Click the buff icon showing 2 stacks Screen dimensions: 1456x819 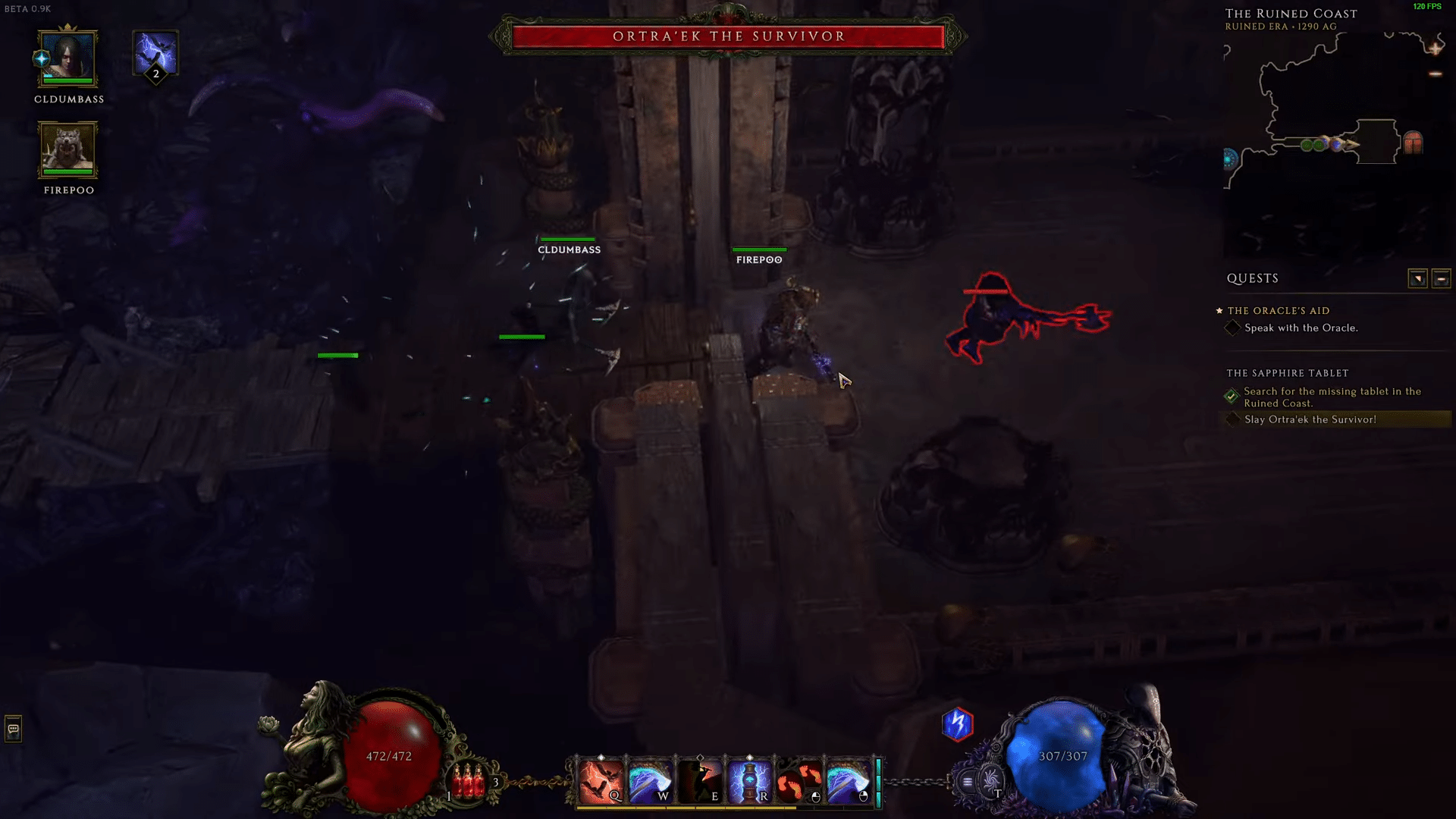[155, 55]
